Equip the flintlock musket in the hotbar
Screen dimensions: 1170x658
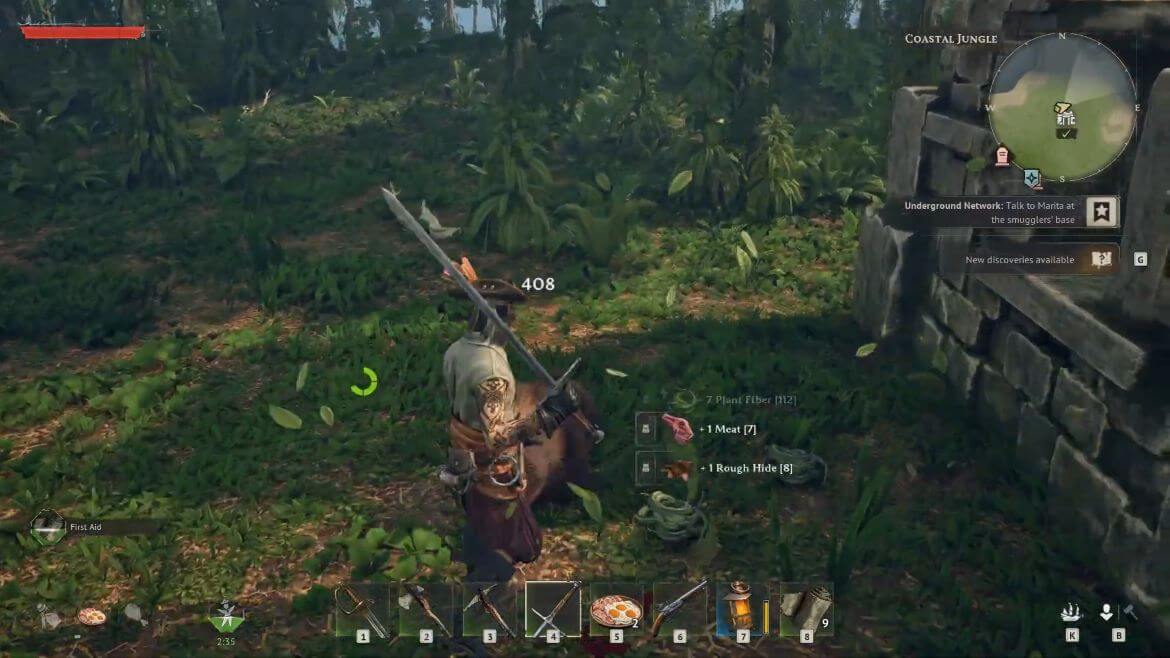pyautogui.click(x=680, y=609)
